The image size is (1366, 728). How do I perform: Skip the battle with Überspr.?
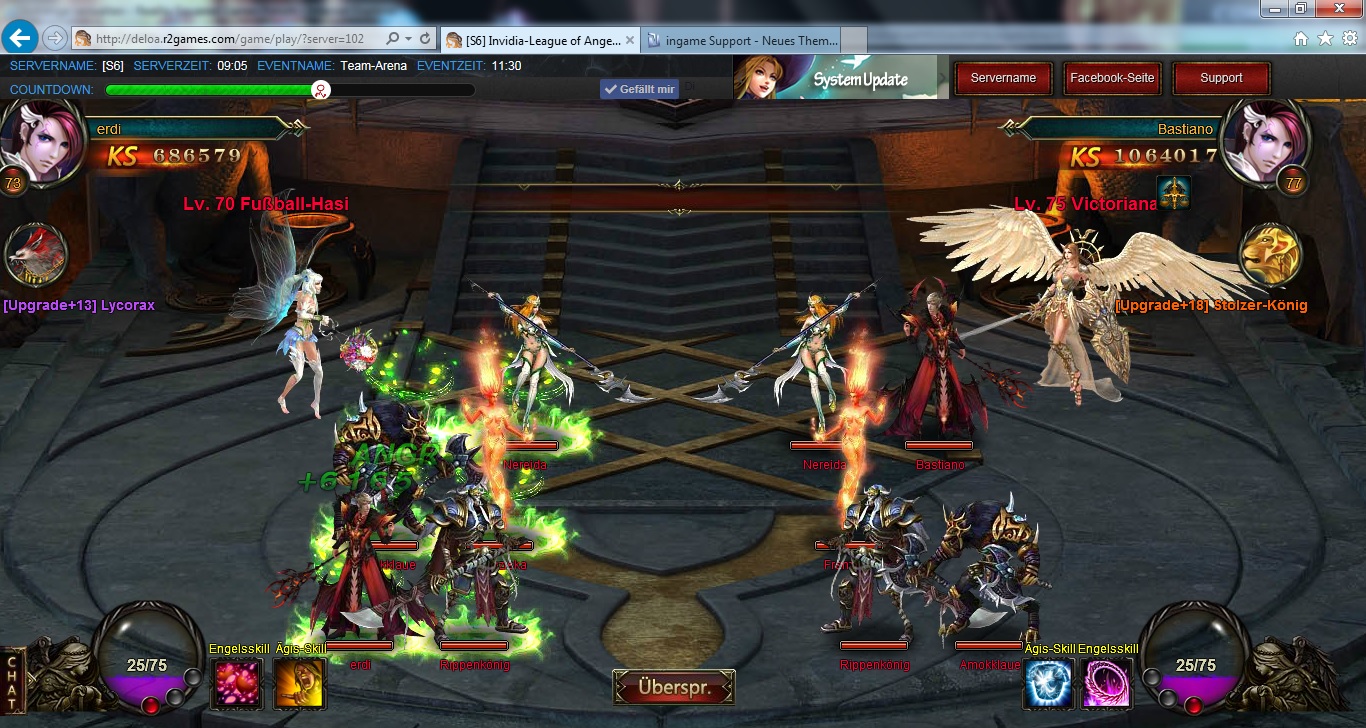click(675, 688)
